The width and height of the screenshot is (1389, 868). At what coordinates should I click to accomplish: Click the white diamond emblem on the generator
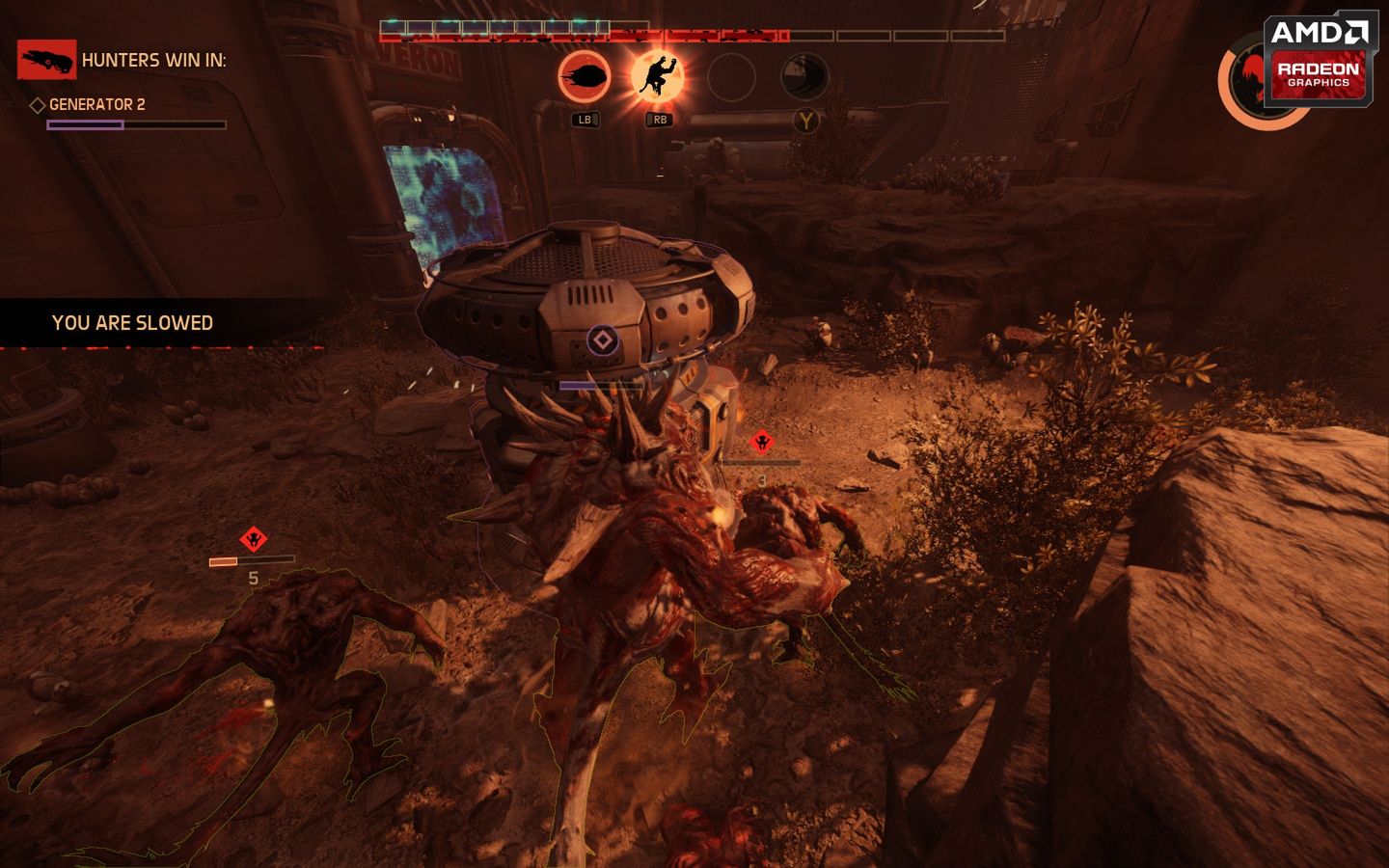602,339
